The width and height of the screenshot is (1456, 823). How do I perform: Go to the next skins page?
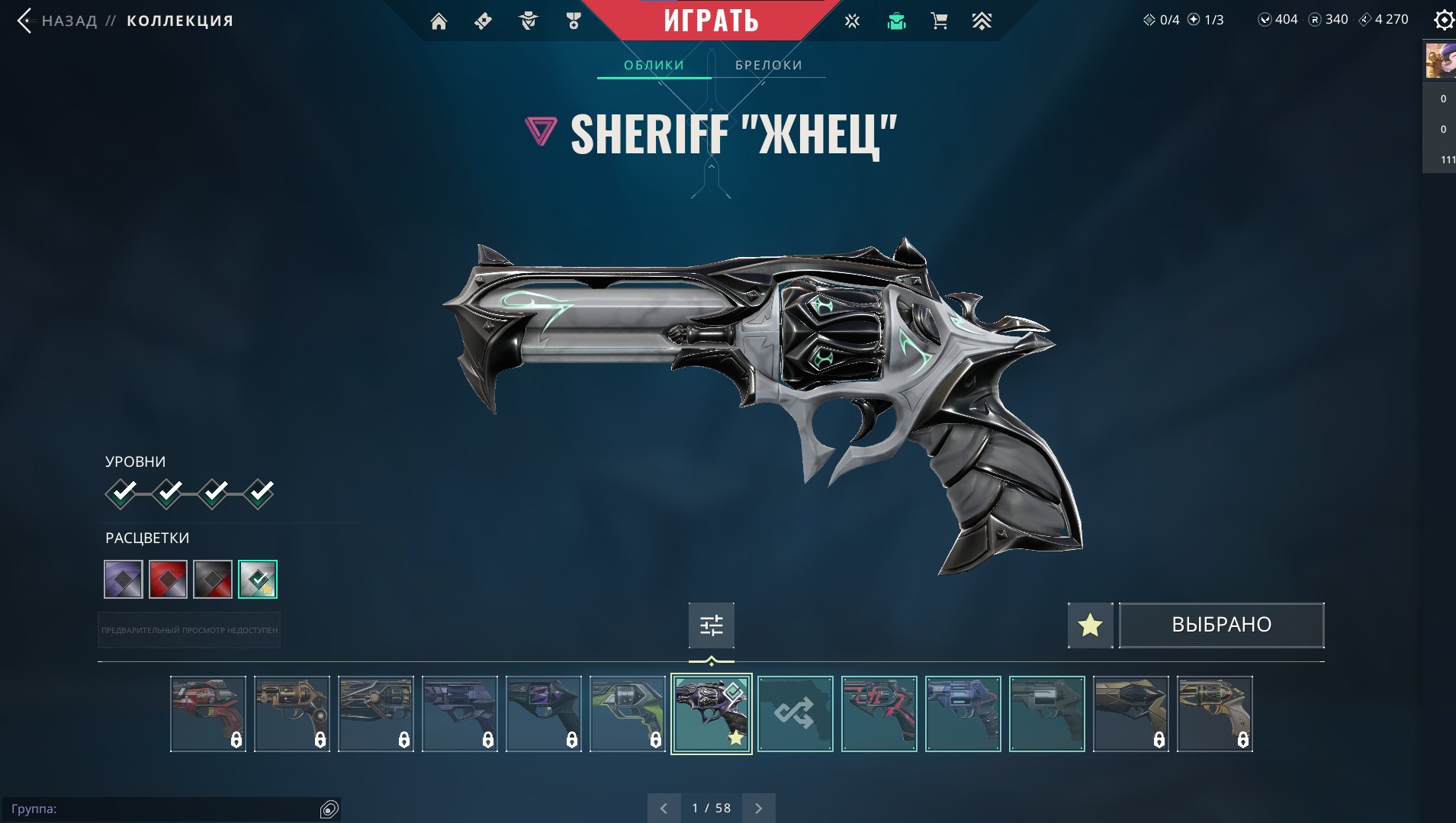758,809
